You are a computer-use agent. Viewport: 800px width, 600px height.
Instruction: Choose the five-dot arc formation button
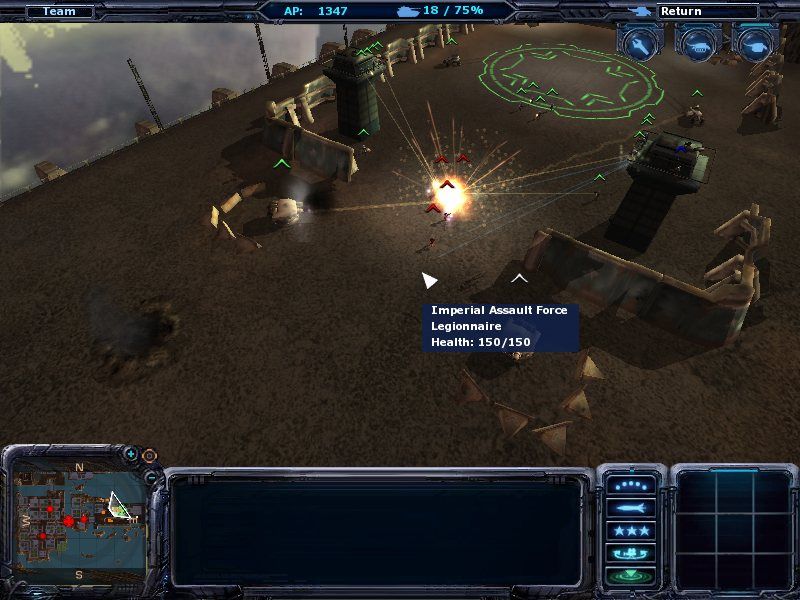tap(631, 485)
